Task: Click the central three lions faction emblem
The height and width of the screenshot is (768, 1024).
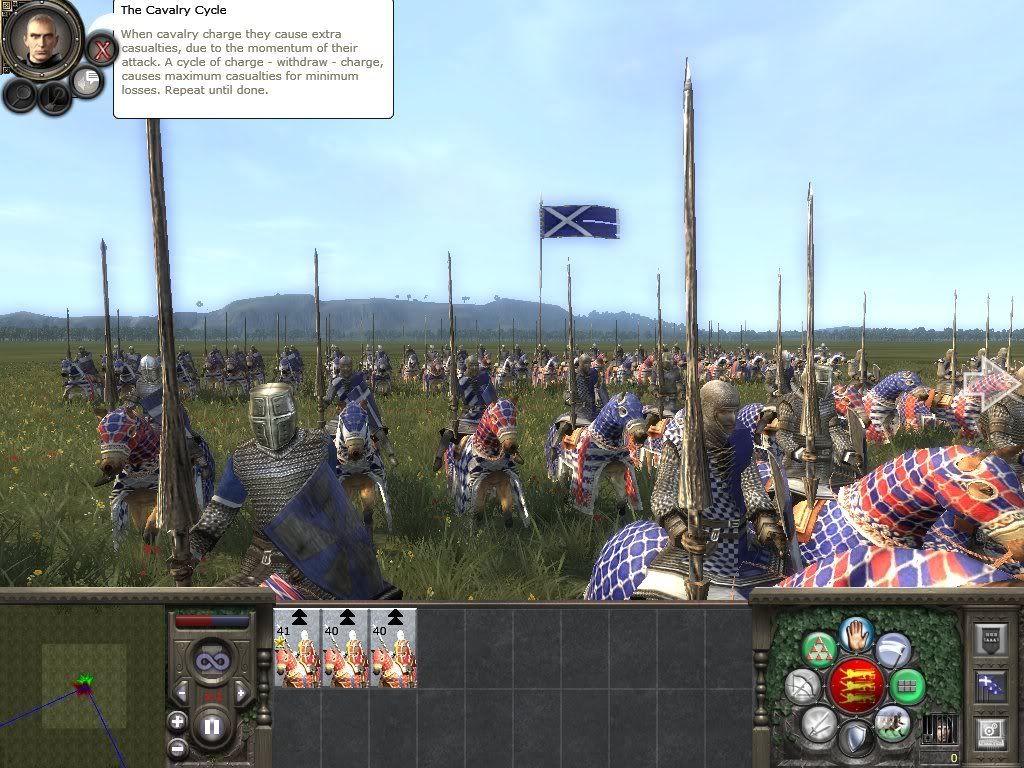Action: 855,686
